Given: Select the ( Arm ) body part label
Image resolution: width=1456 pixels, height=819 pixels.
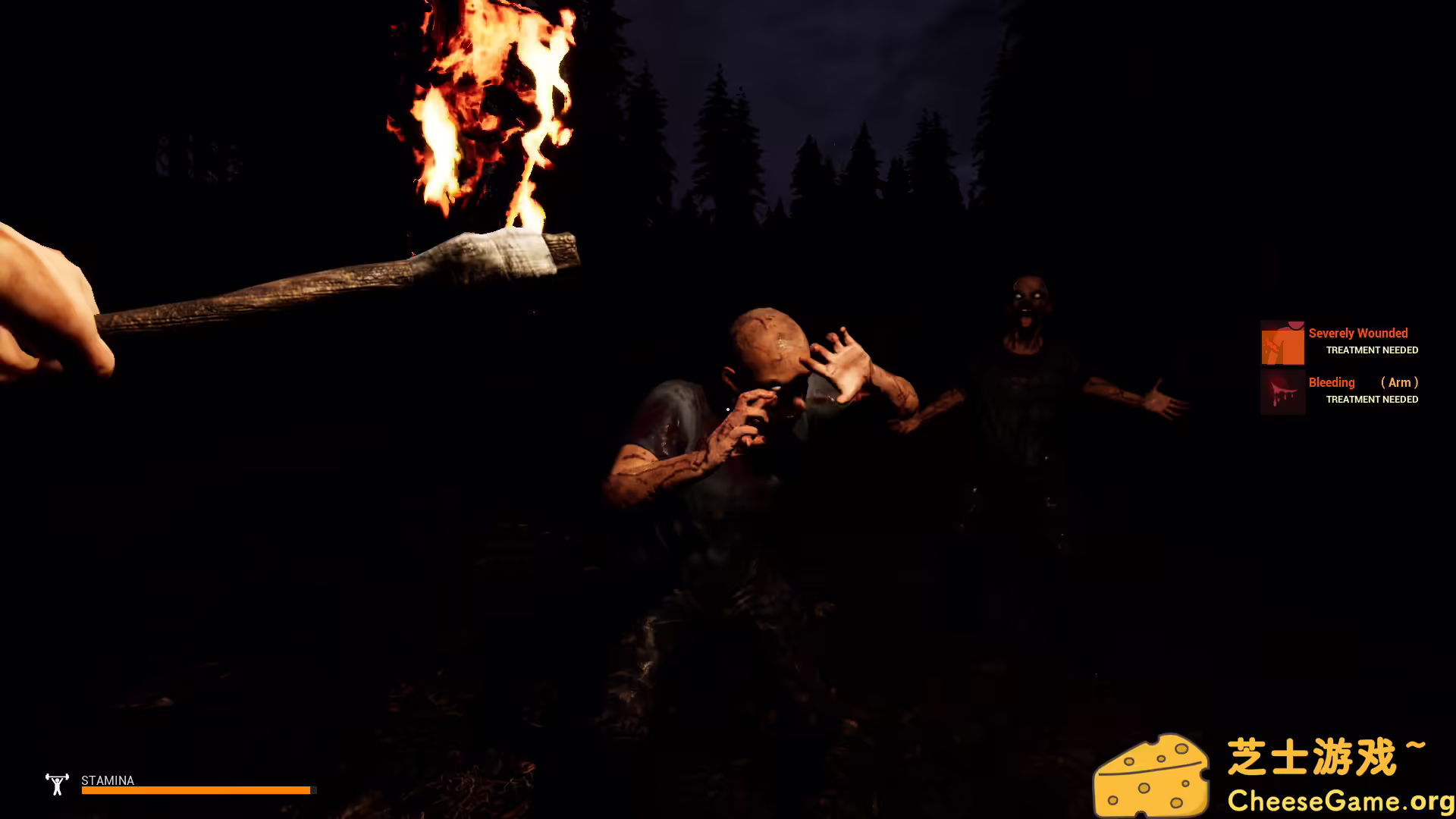Looking at the screenshot, I should (1399, 382).
